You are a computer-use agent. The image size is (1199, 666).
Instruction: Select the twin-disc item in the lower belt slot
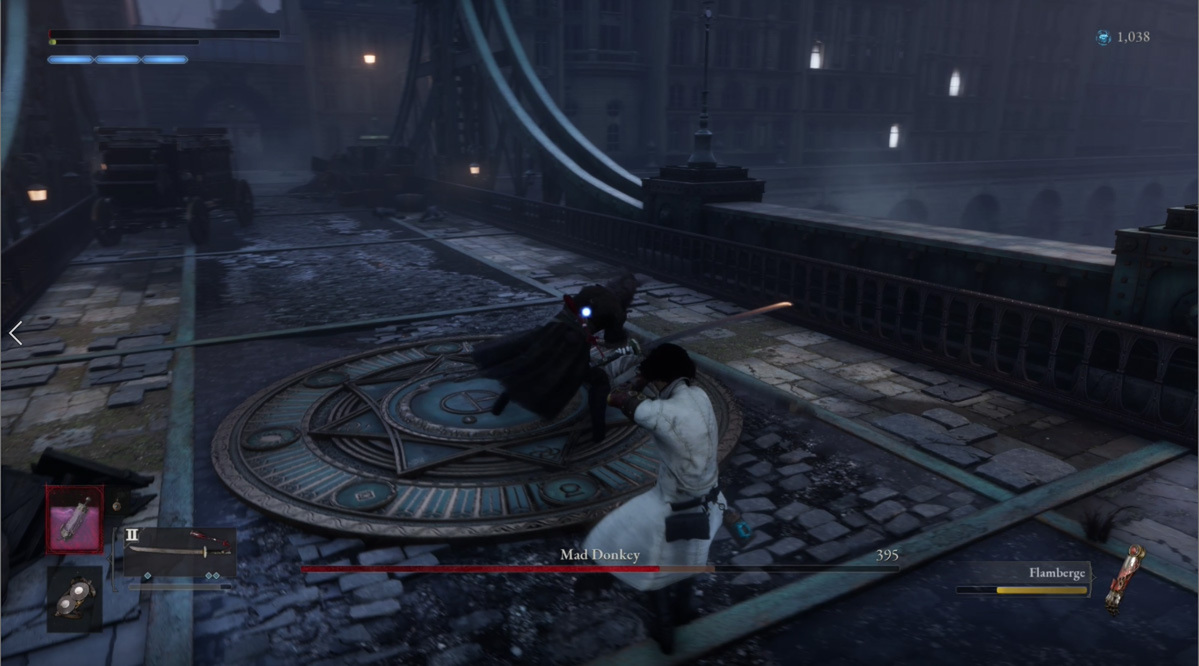(x=74, y=597)
